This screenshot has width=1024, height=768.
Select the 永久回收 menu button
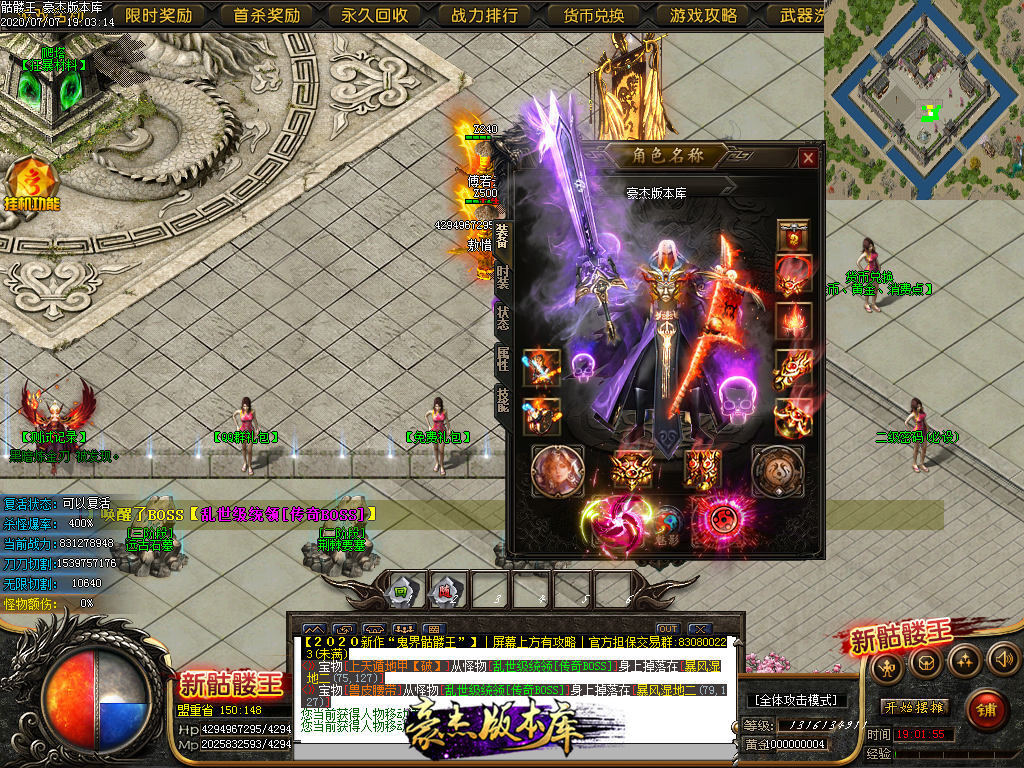[x=375, y=15]
